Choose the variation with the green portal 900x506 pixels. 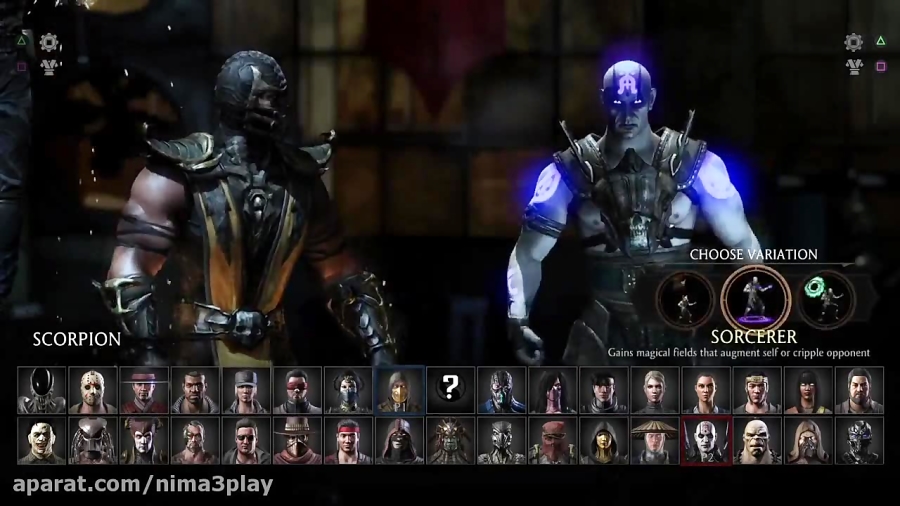[x=826, y=298]
